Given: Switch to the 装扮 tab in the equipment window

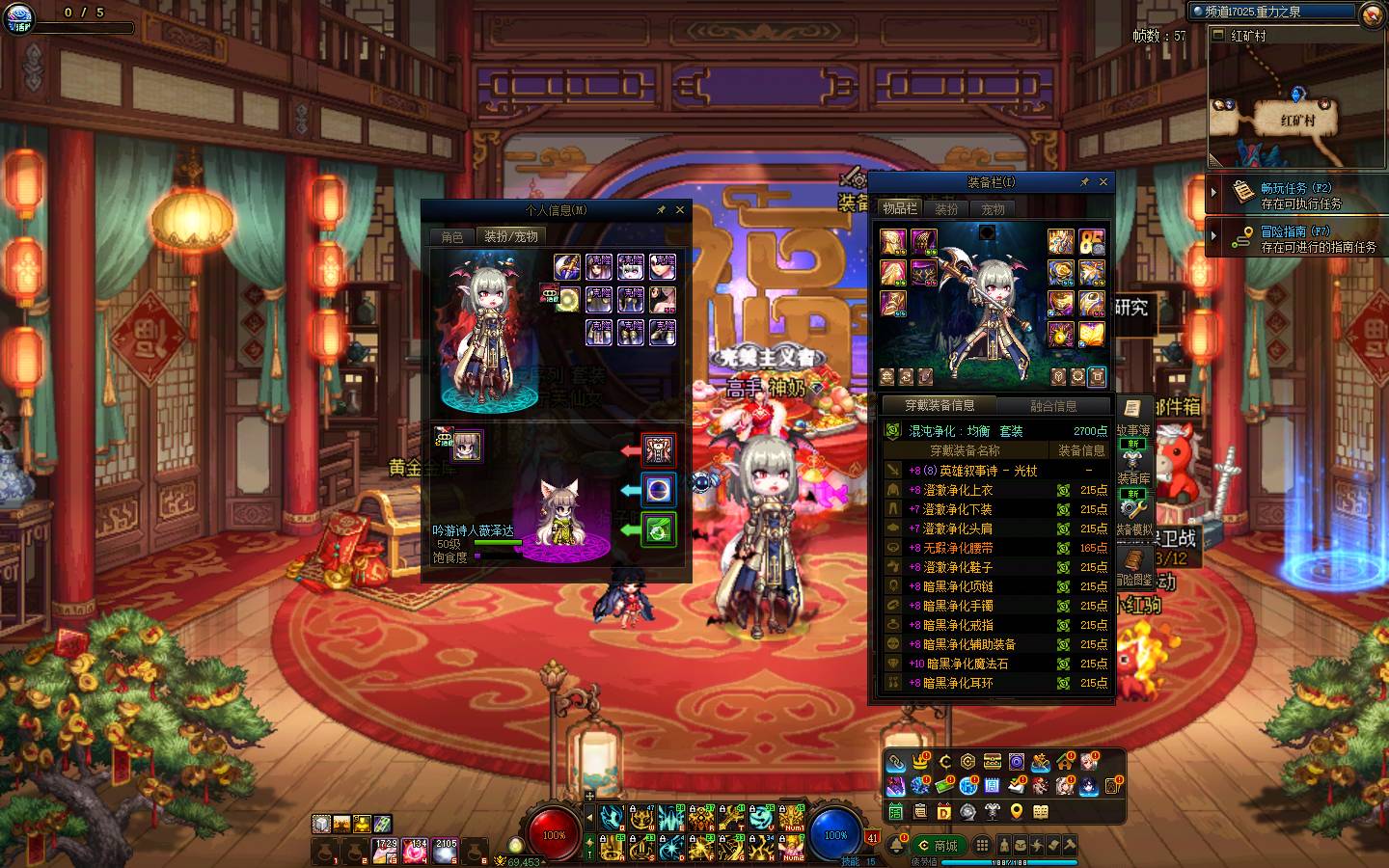Looking at the screenshot, I should [x=946, y=208].
